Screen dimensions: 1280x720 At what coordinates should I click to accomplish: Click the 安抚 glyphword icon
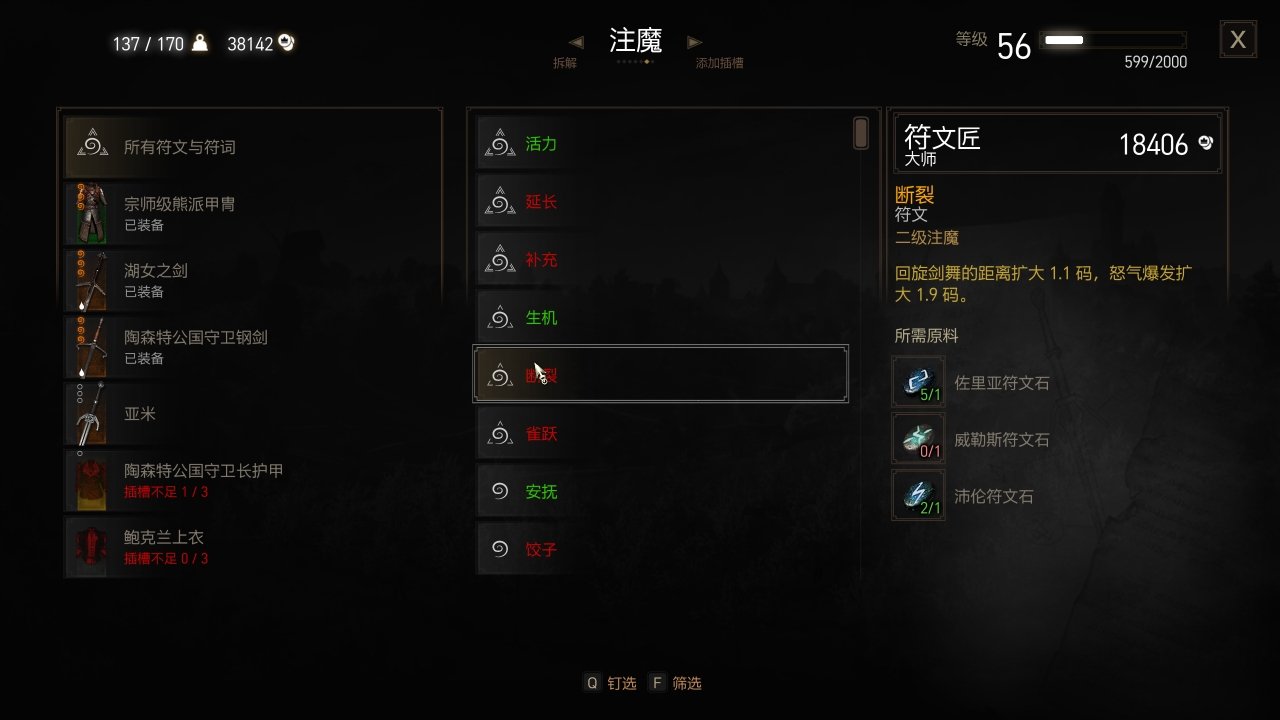(x=498, y=491)
